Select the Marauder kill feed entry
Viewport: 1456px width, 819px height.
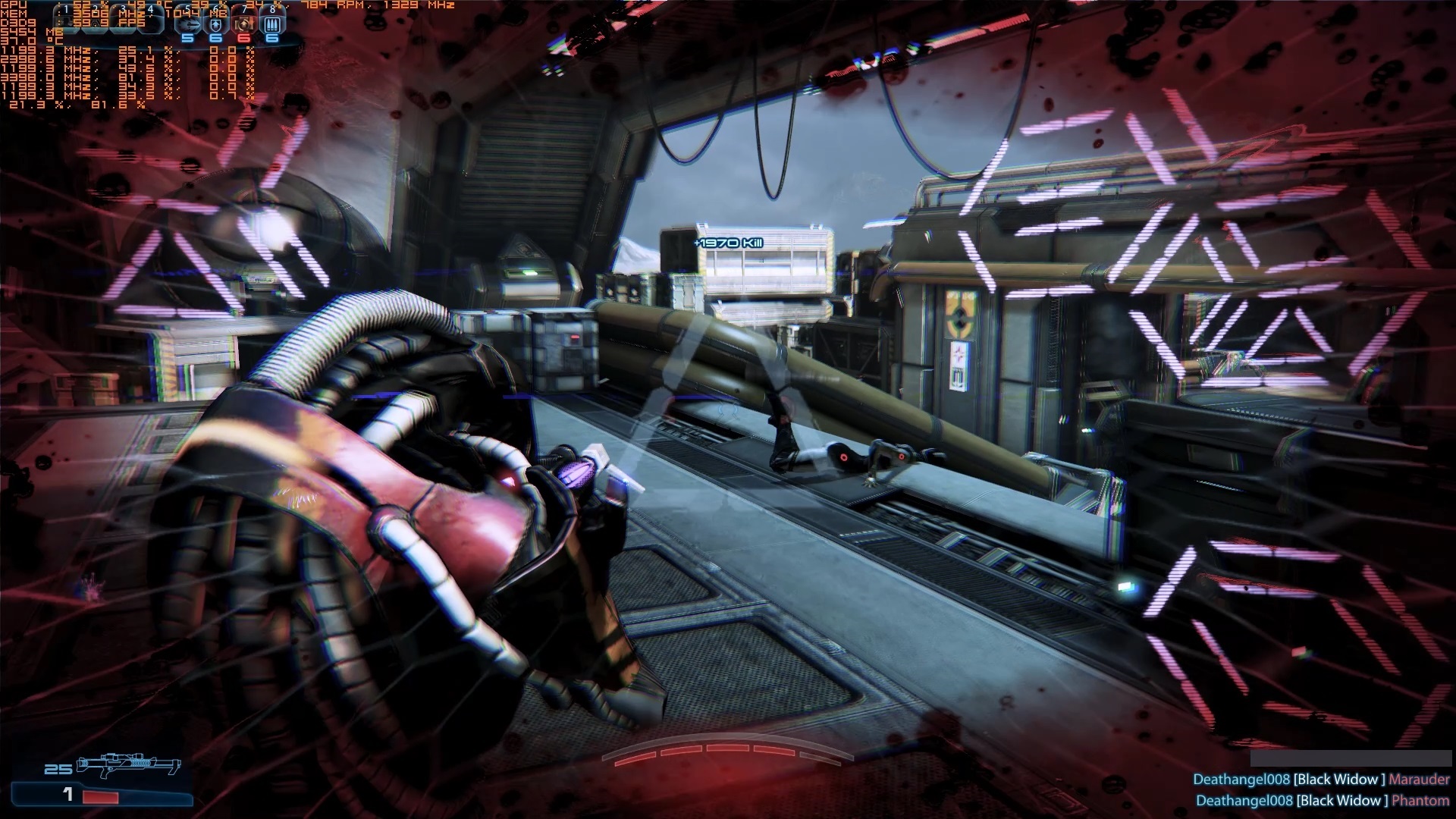pyautogui.click(x=1320, y=780)
